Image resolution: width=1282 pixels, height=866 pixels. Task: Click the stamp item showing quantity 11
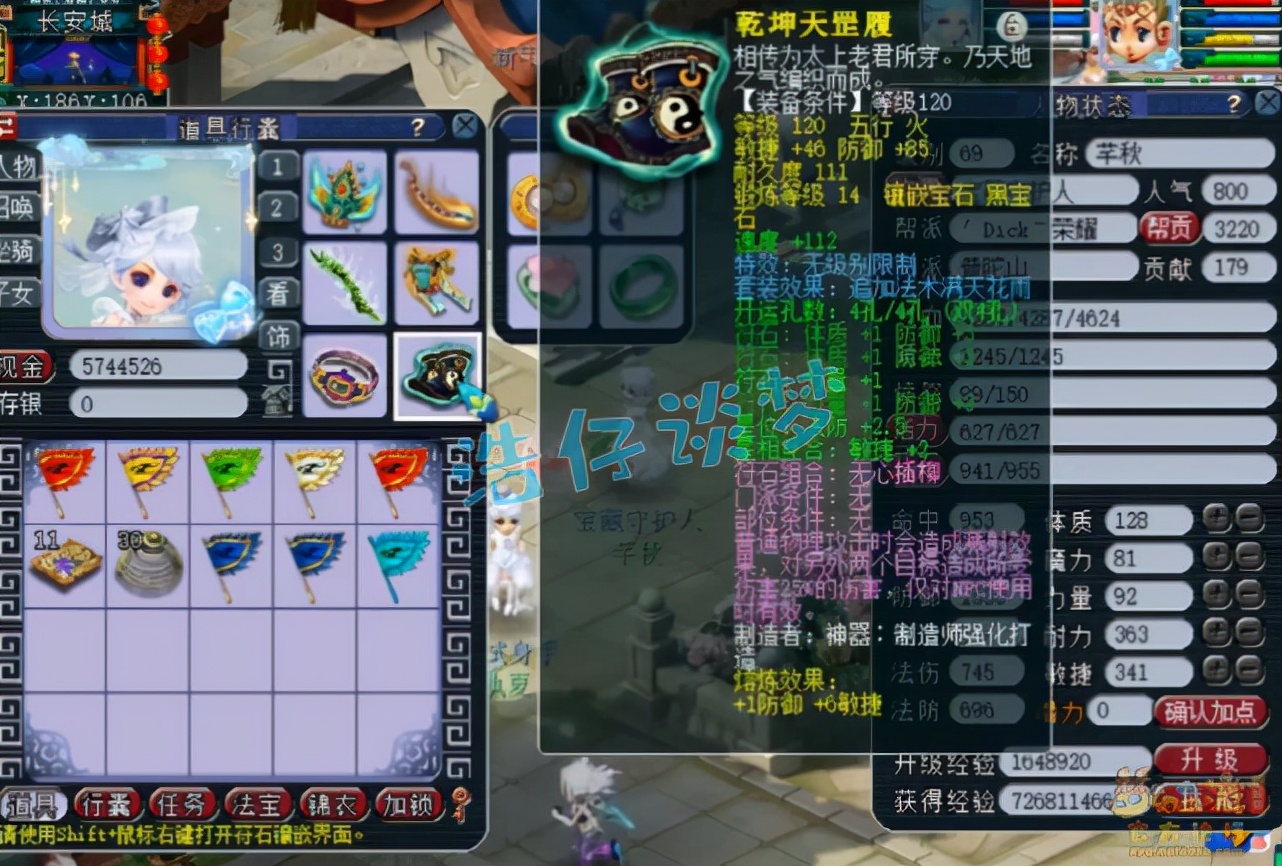65,562
